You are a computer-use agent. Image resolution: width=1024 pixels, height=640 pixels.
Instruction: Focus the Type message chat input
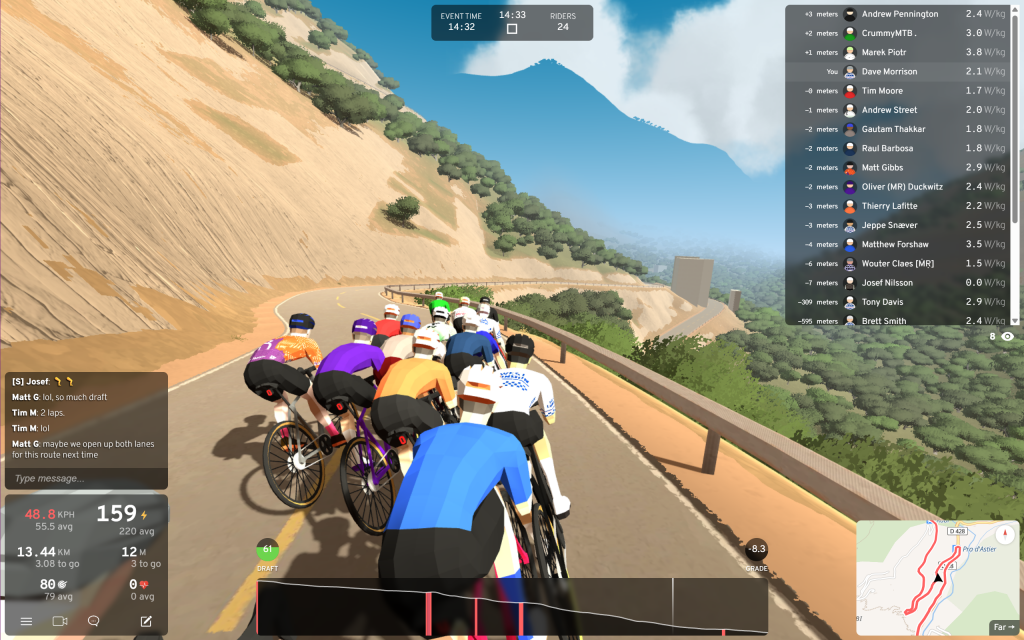coord(84,478)
